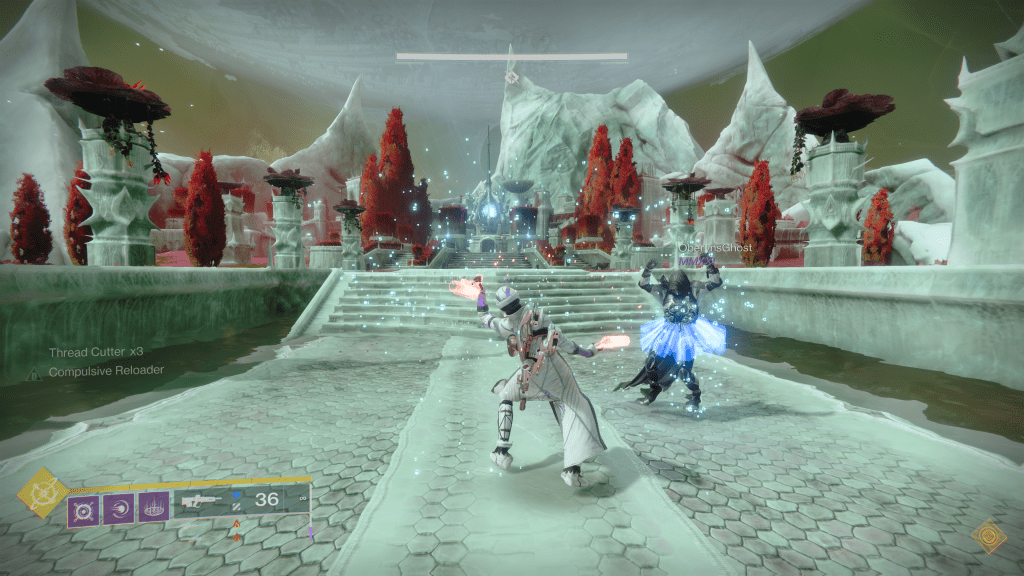Open the yellow diamond emblem in the corner

989,537
